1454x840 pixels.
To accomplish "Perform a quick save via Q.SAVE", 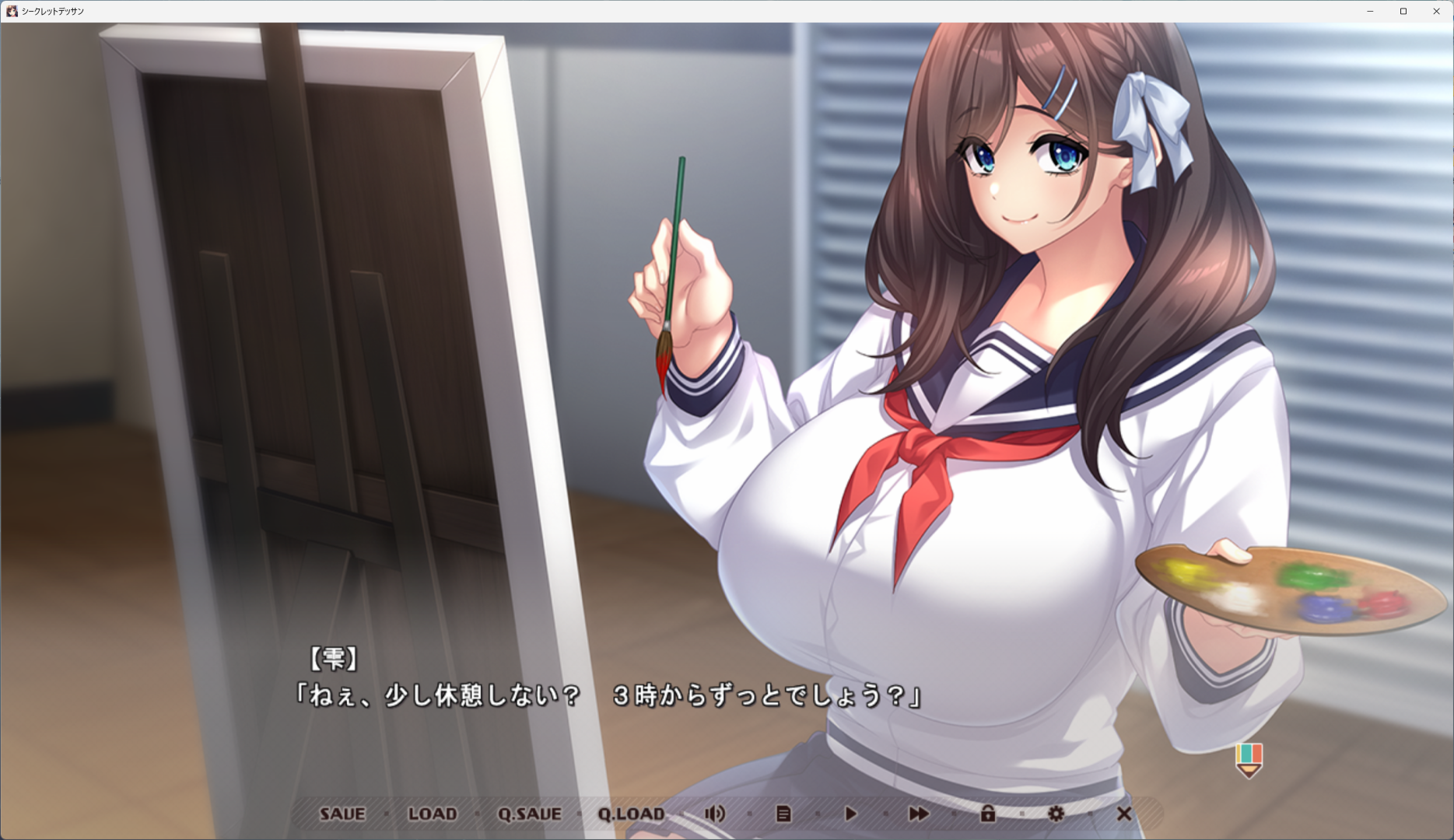I will click(x=531, y=814).
